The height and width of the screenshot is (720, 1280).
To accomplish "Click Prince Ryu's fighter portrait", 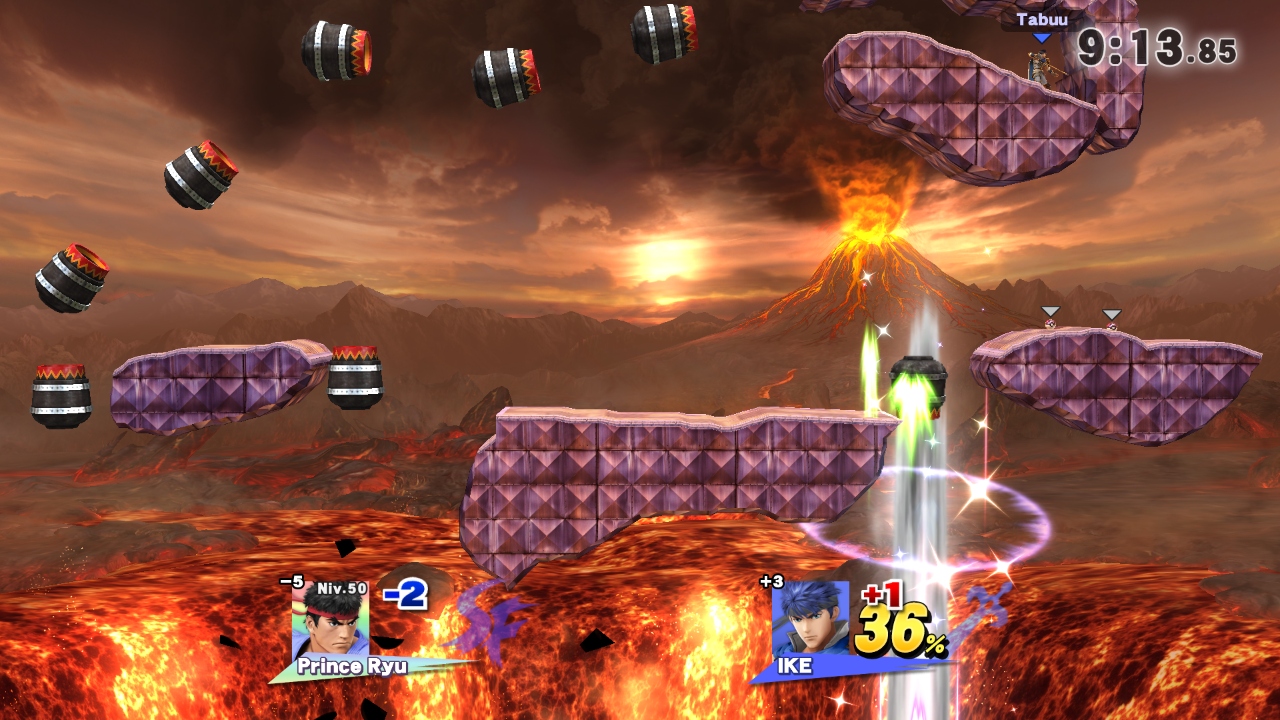I will coord(330,623).
